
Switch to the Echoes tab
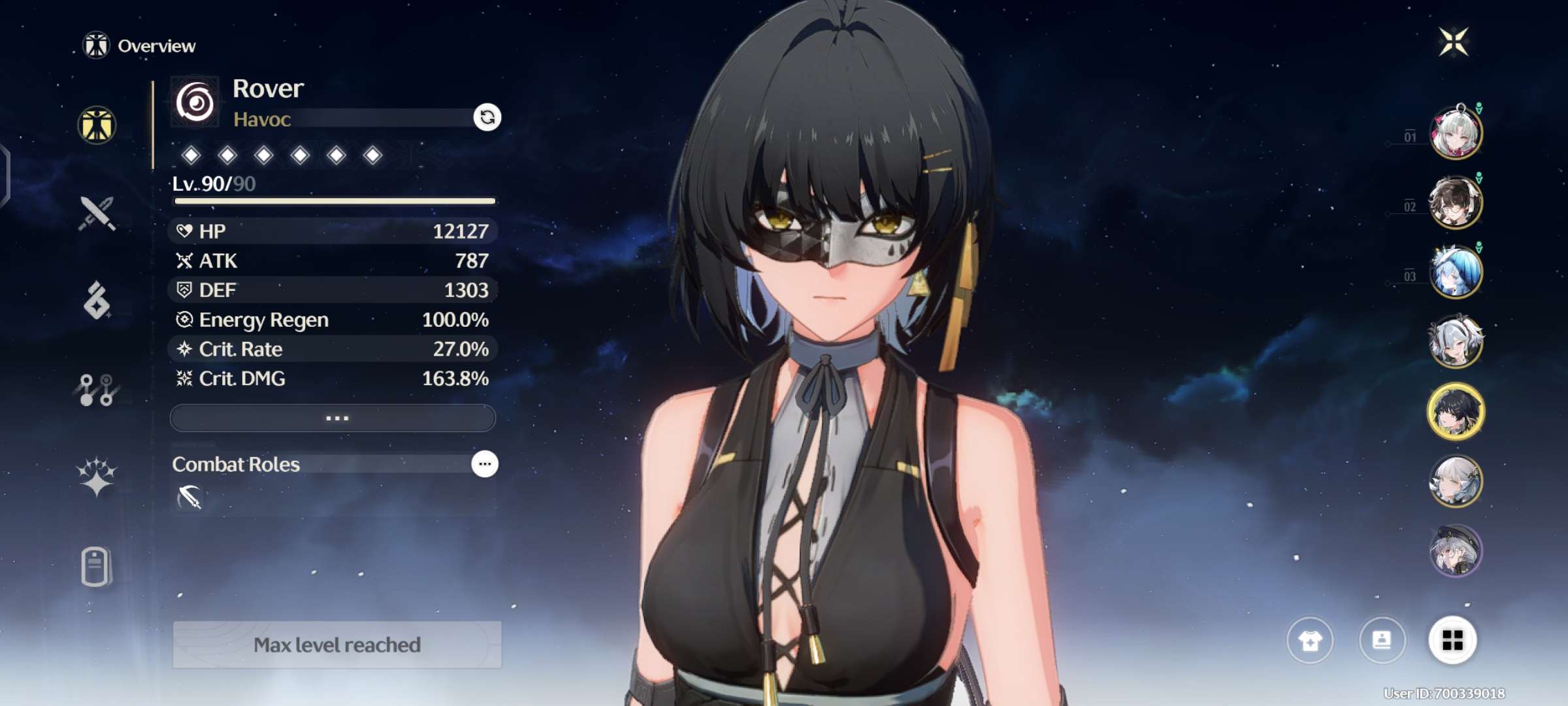point(97,301)
